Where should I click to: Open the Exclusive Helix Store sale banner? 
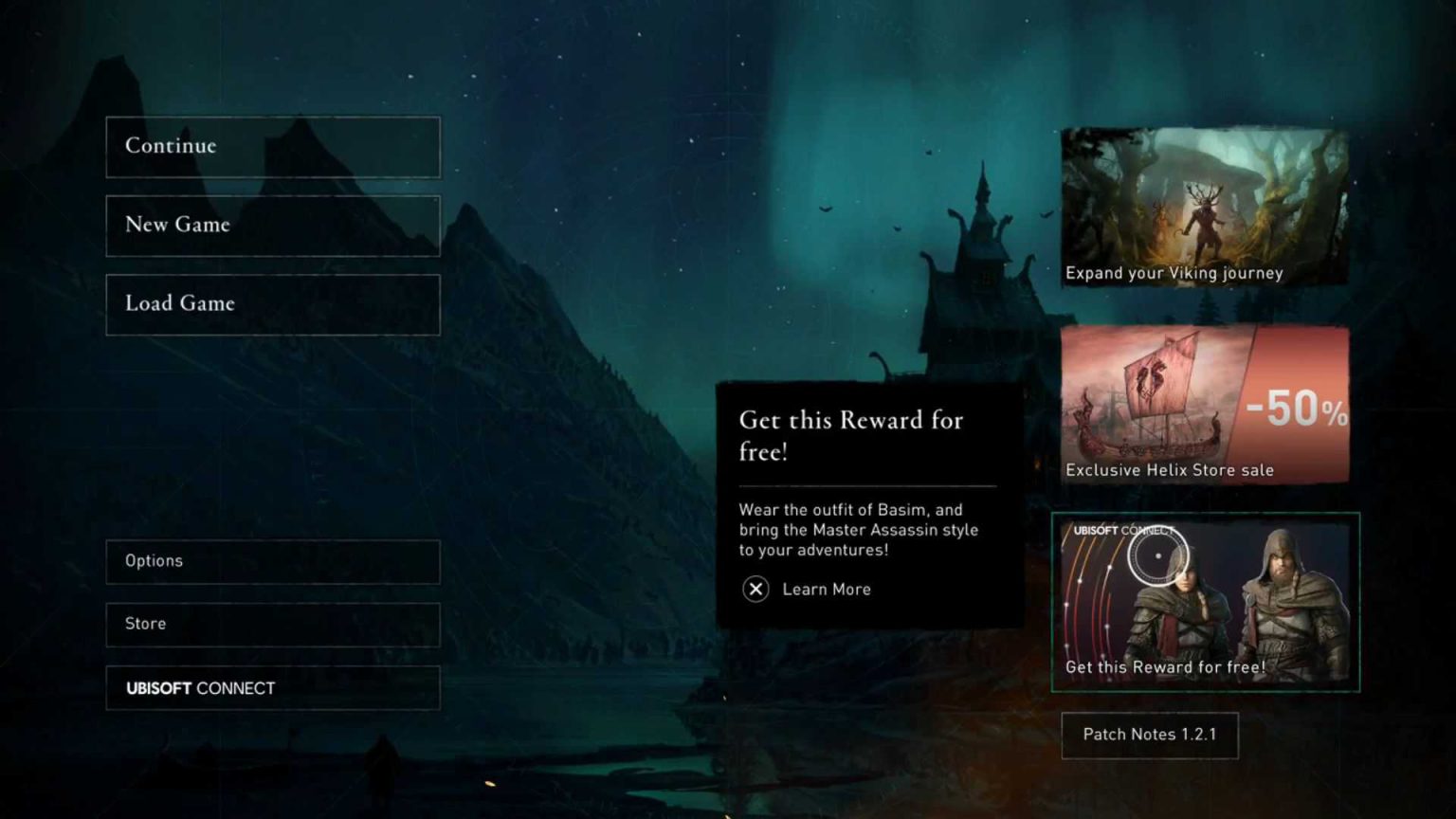click(1205, 403)
